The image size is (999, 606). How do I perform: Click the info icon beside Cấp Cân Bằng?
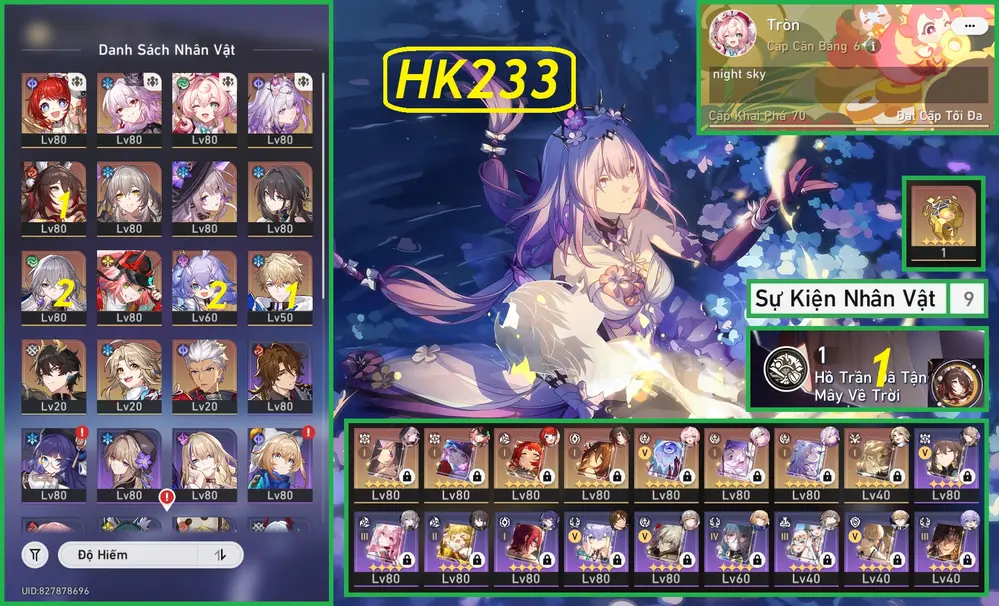pyautogui.click(x=872, y=46)
